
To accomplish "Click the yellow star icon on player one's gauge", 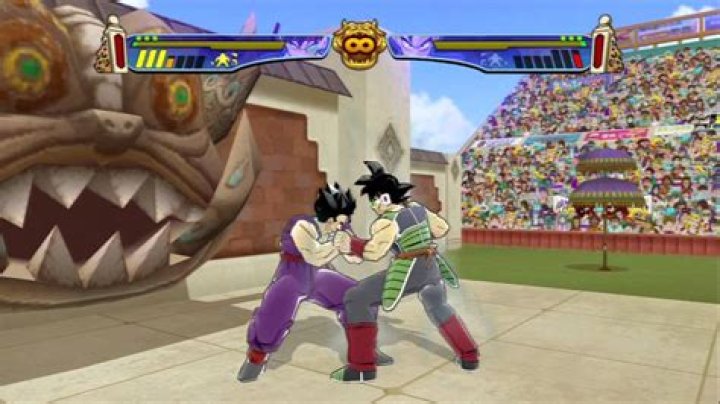I will (222, 60).
